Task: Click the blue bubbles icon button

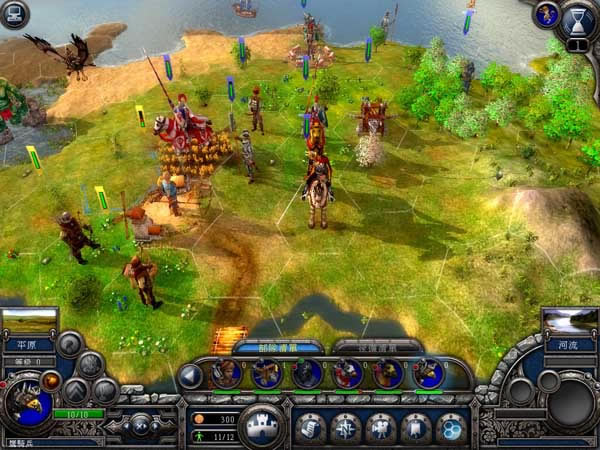Action: [x=452, y=427]
